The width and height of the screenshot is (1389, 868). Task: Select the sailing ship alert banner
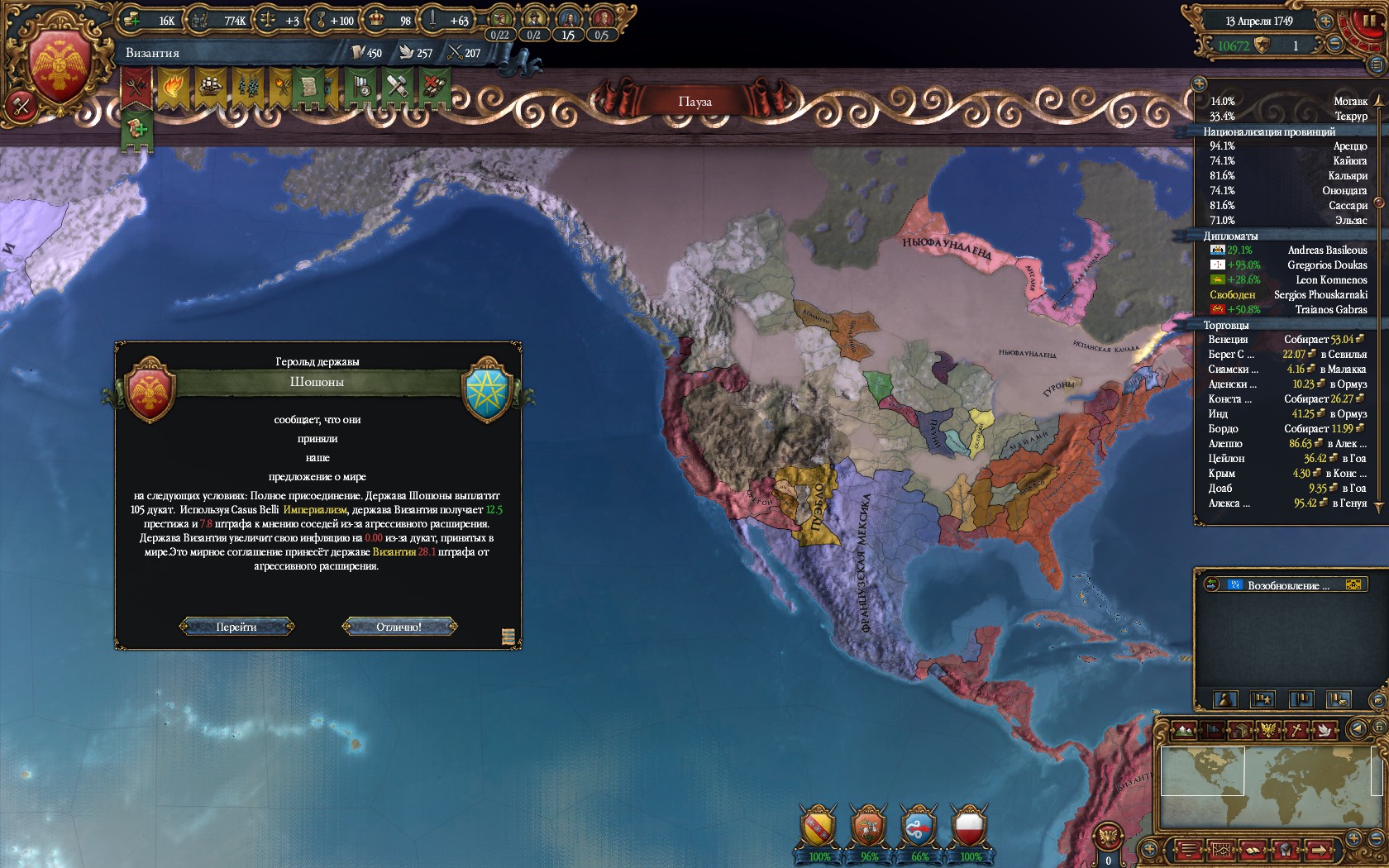(x=210, y=87)
